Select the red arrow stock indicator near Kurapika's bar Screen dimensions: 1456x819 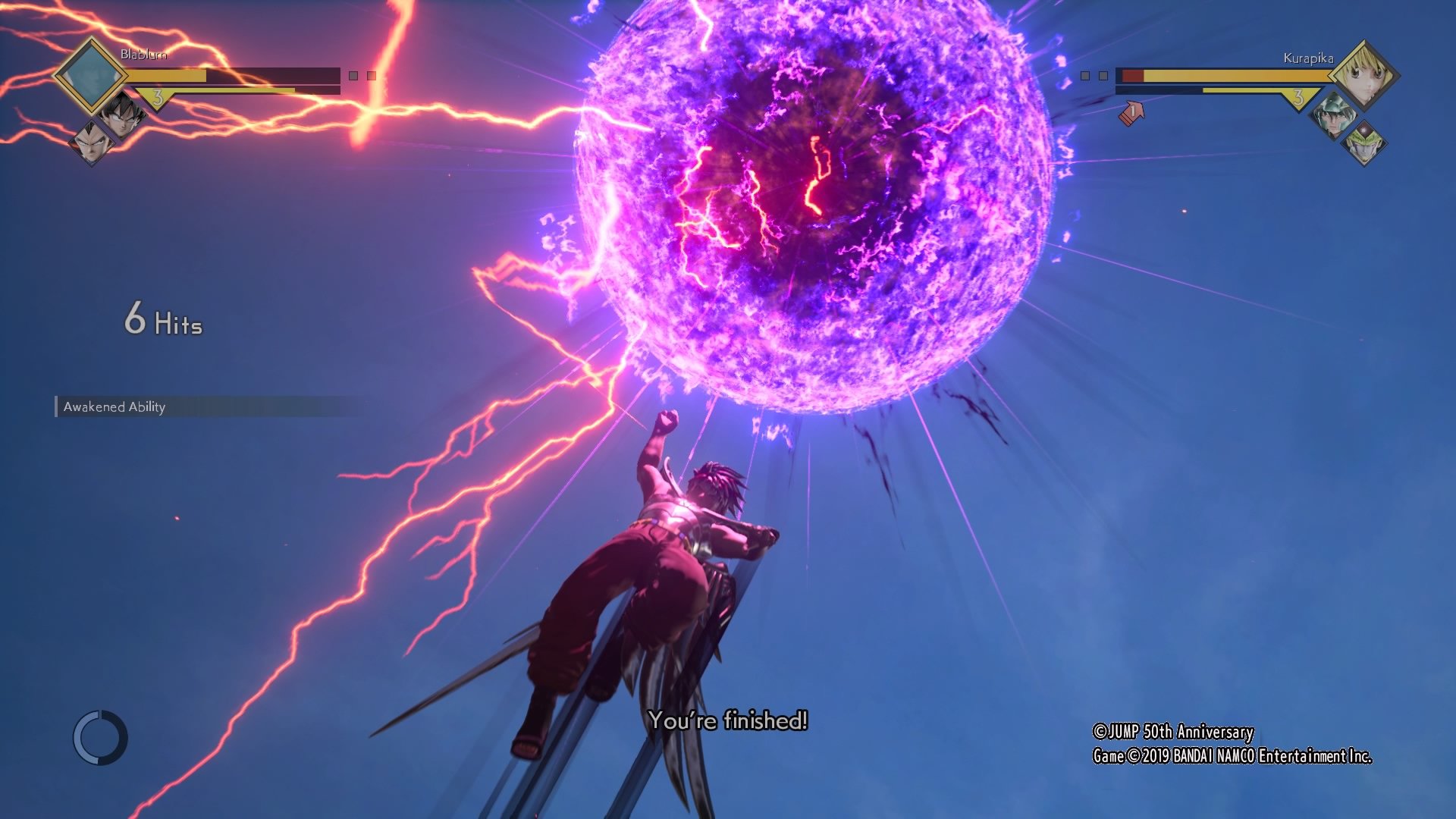click(1131, 111)
